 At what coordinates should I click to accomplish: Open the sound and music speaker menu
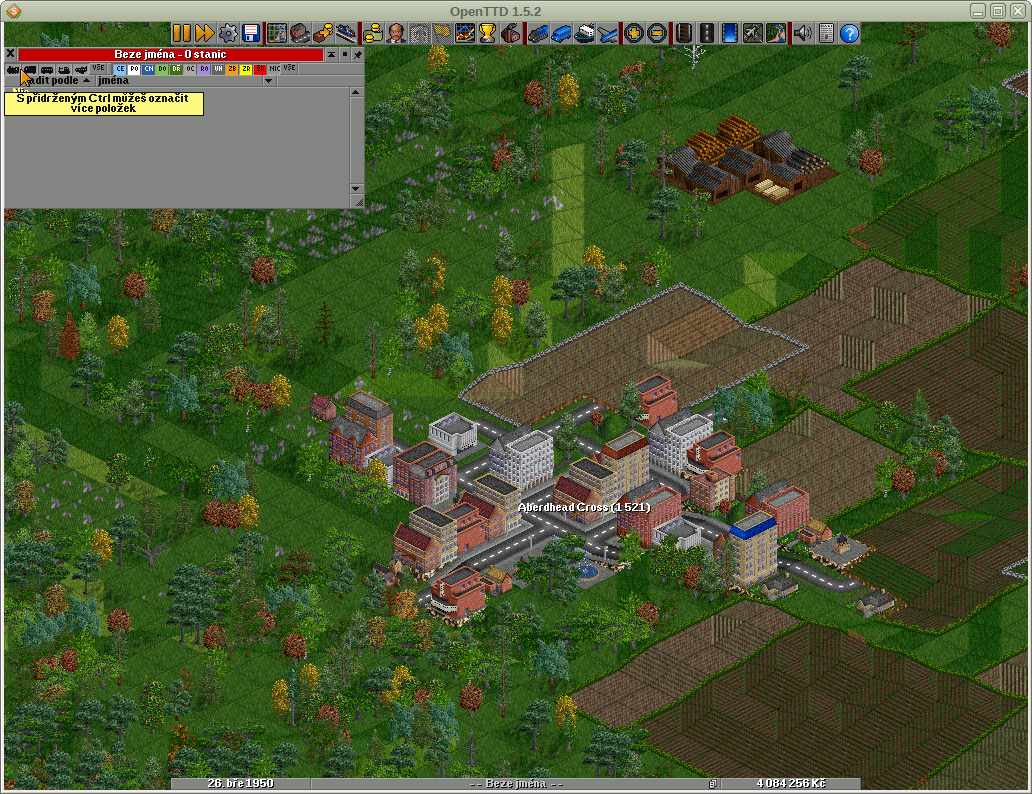pos(803,34)
